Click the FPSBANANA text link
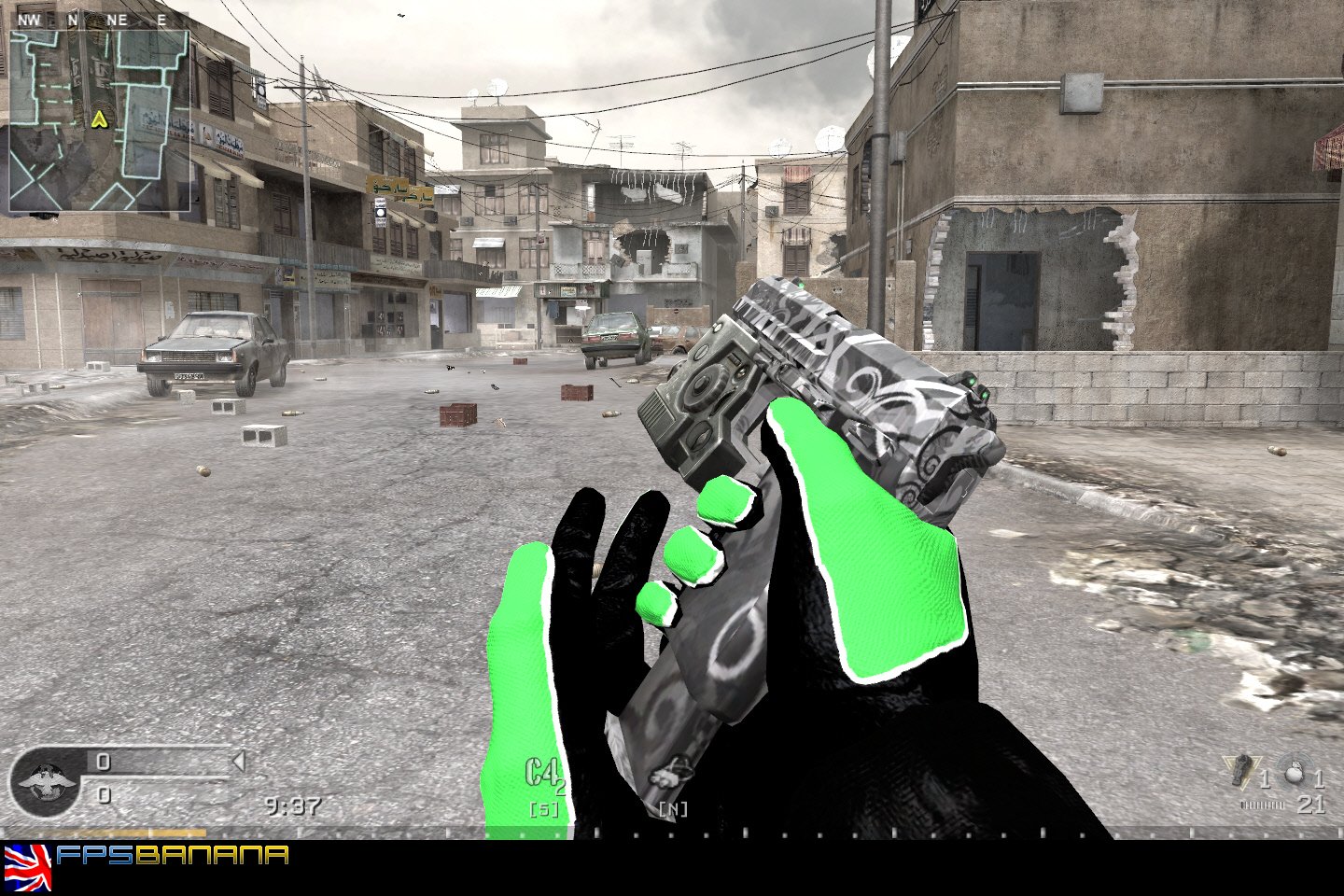The image size is (1344, 896). coord(173,851)
